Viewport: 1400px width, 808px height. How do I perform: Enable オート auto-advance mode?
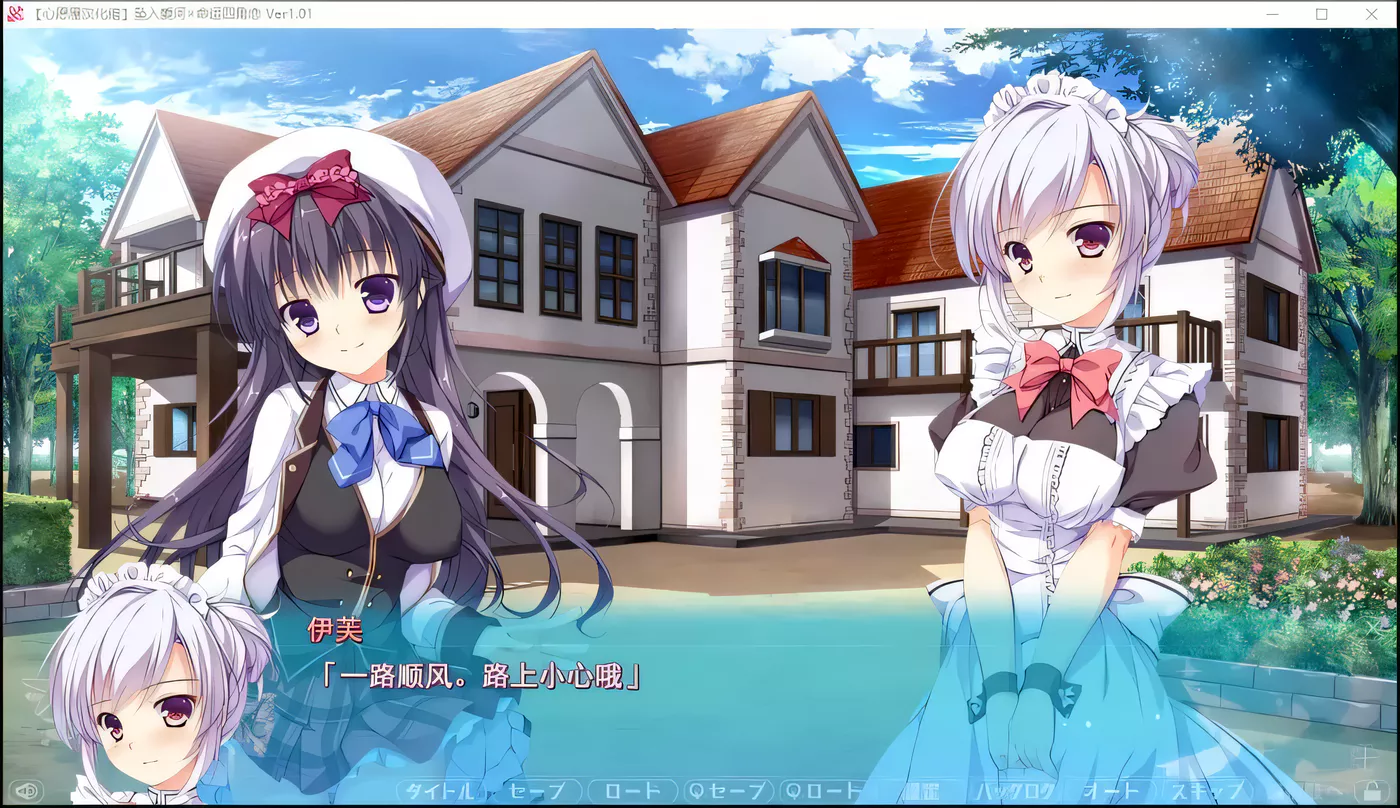[x=1110, y=792]
